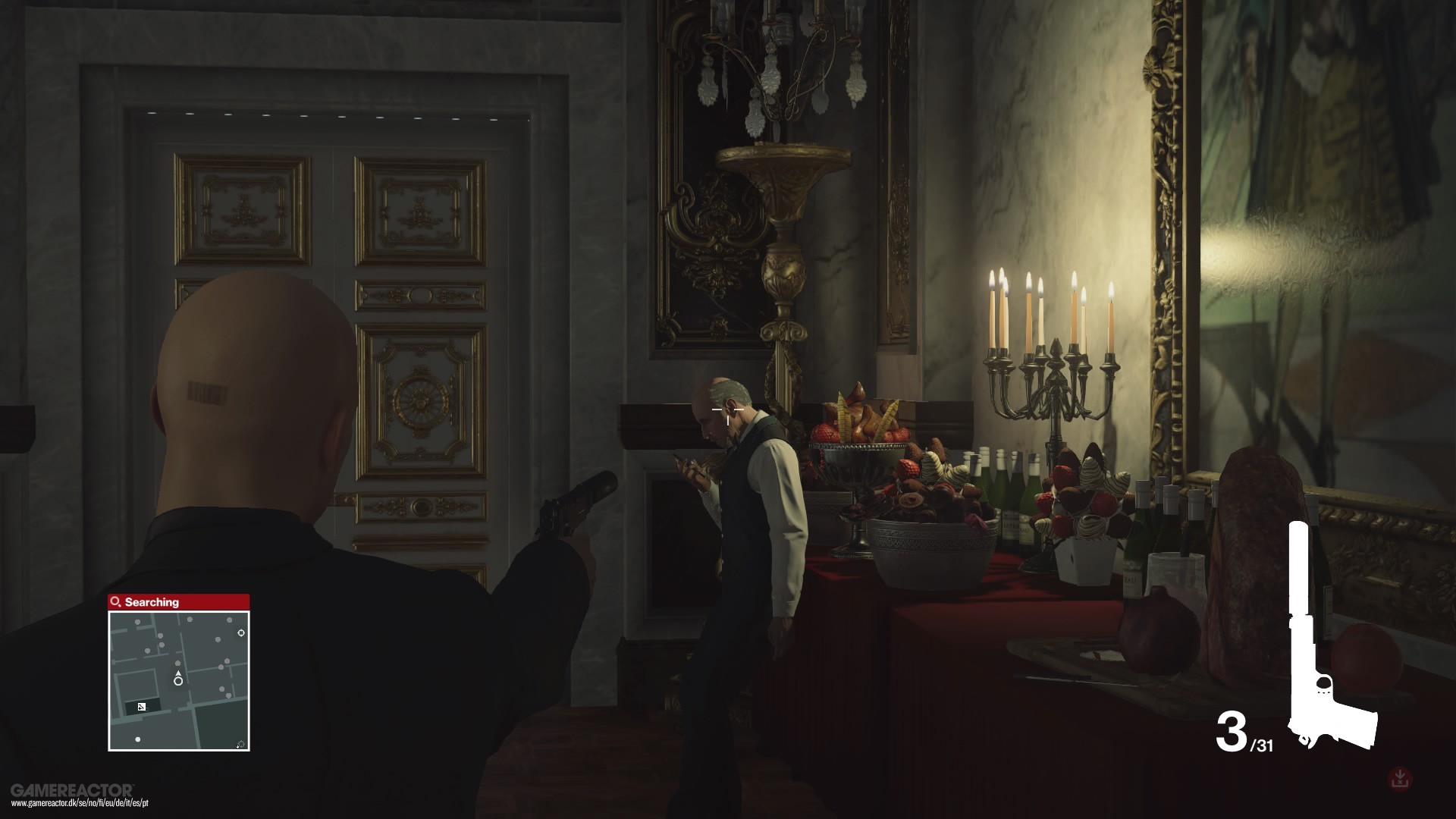
Task: Click the player arrow marker on the minimap
Action: [178, 673]
